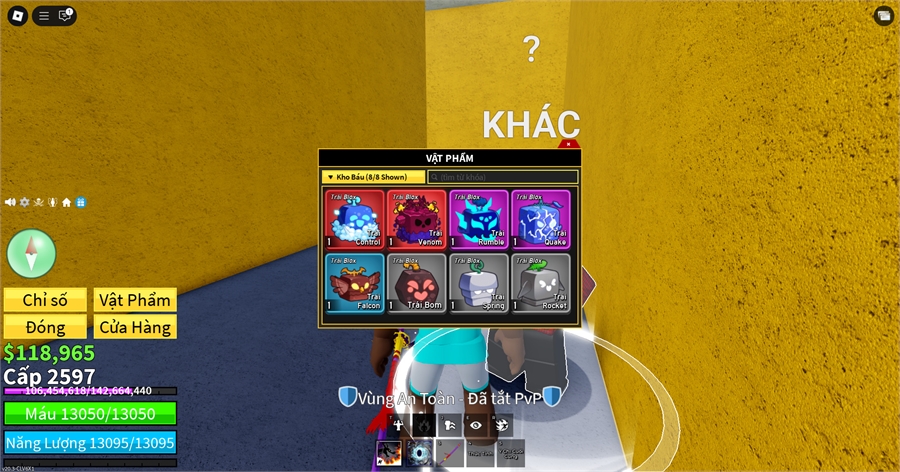
Task: Click the Đóng button
Action: 45,327
